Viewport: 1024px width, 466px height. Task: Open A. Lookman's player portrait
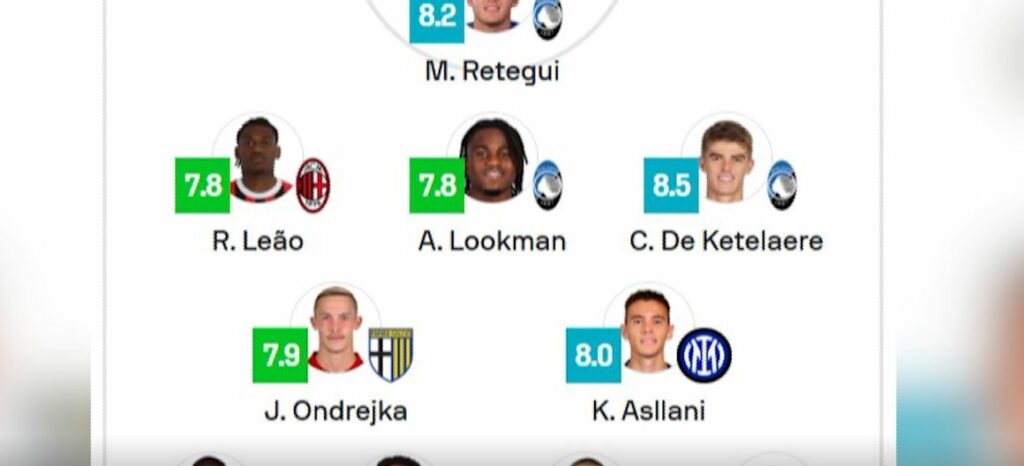(493, 161)
